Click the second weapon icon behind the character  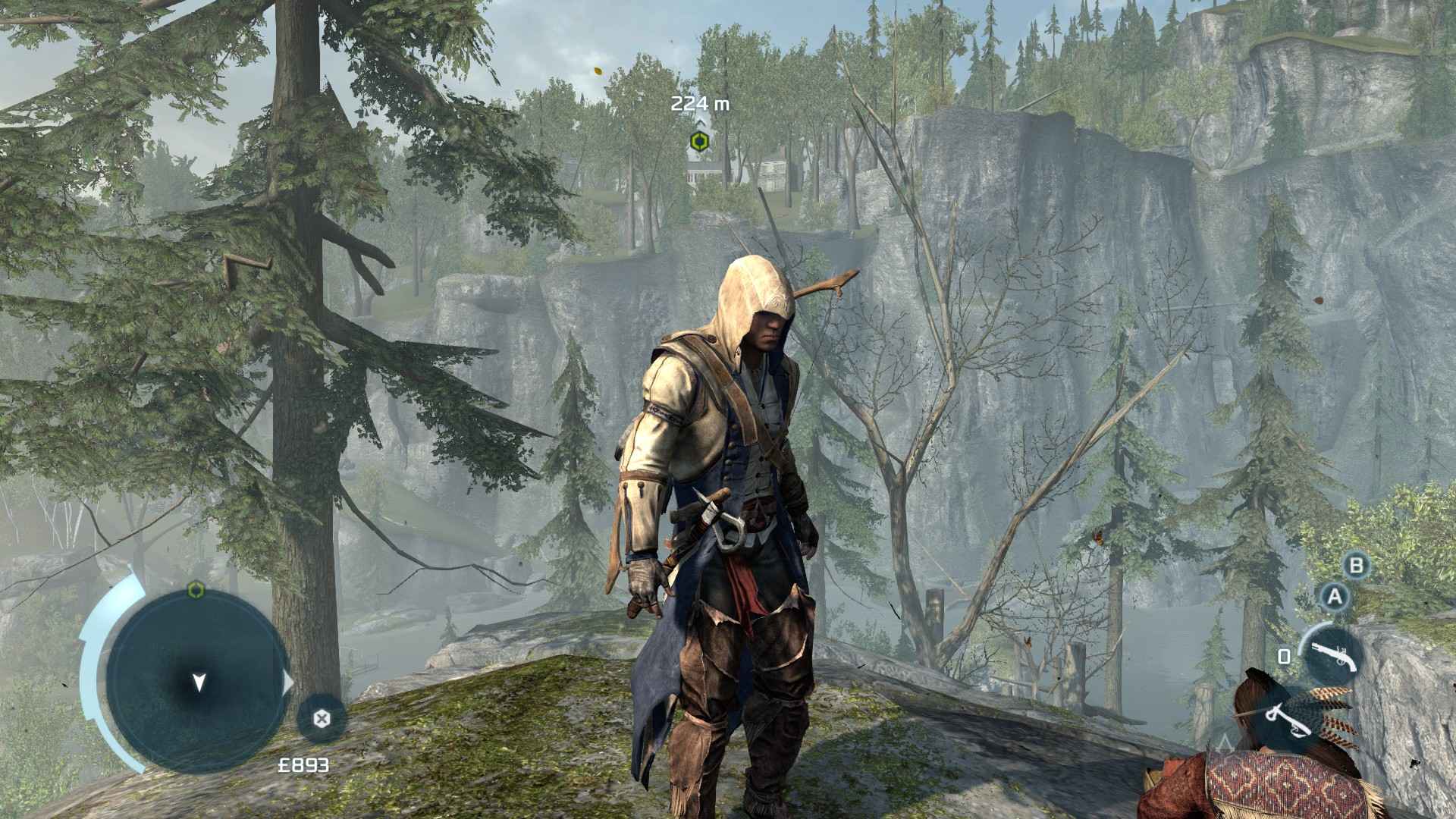point(1289,718)
